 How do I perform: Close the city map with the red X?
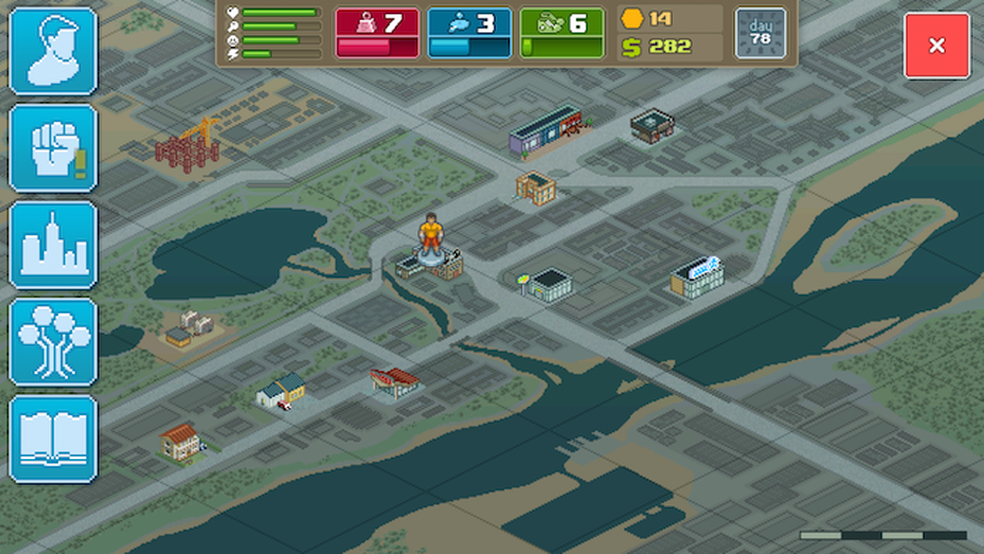point(936,46)
